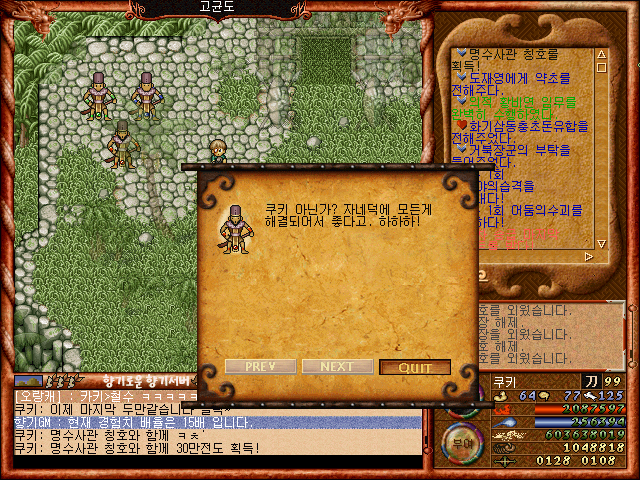Click the quest log scroll-up arrow

[x=601, y=56]
